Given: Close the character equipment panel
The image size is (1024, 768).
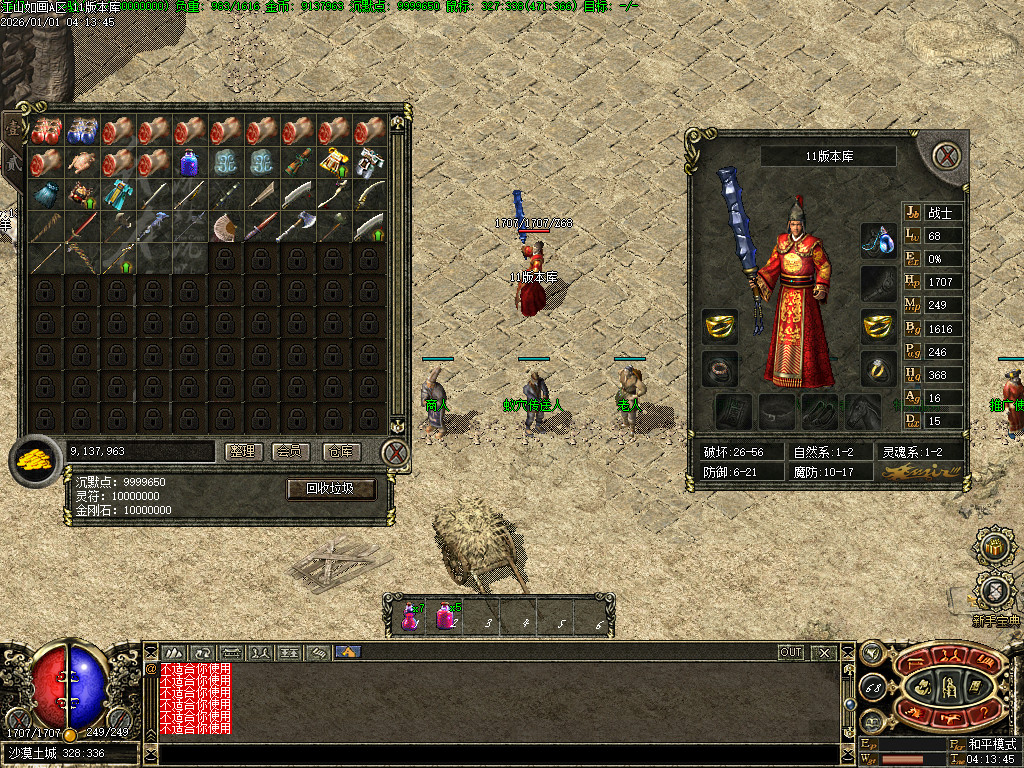Looking at the screenshot, I should (x=946, y=155).
